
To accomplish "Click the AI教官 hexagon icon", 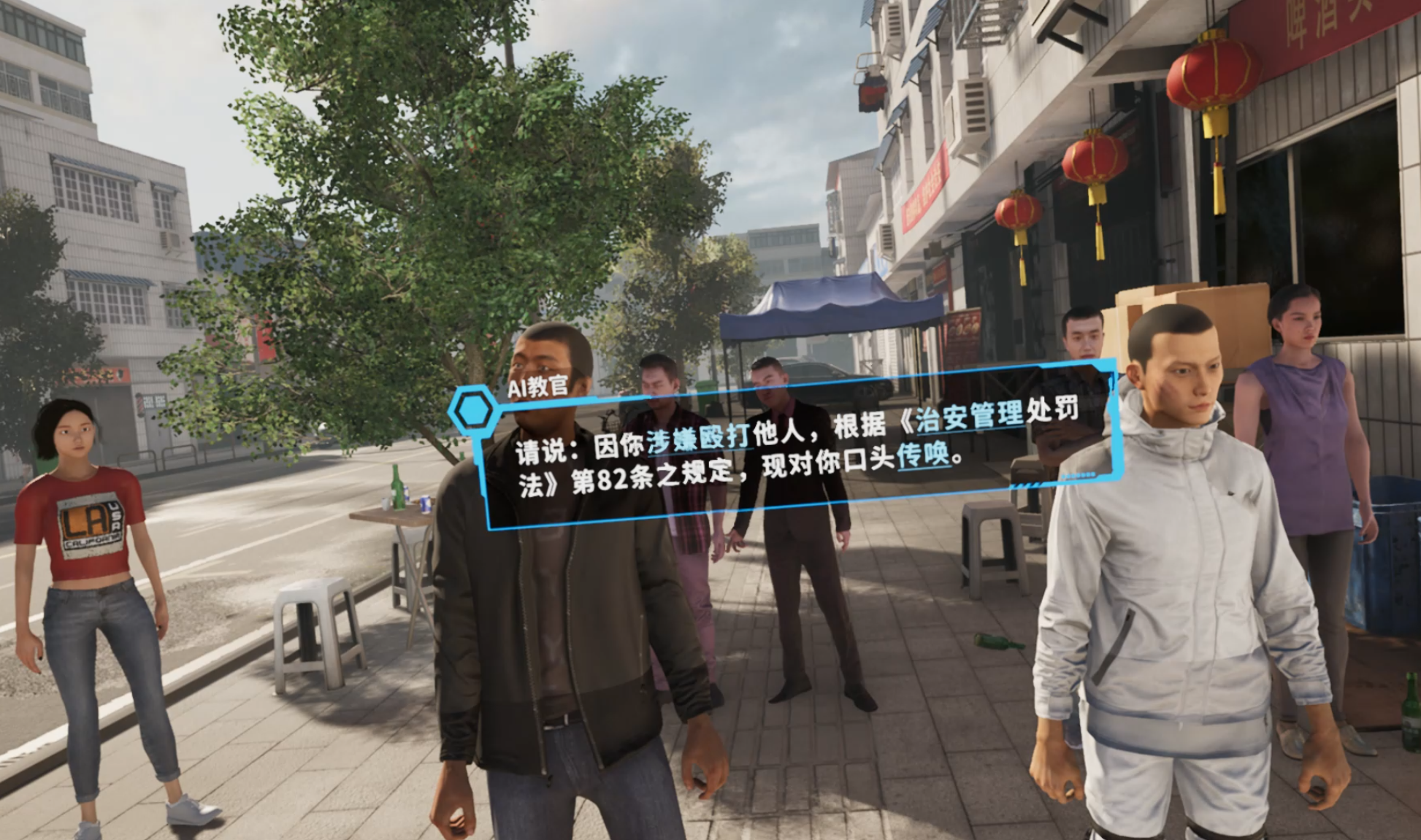I will (474, 412).
